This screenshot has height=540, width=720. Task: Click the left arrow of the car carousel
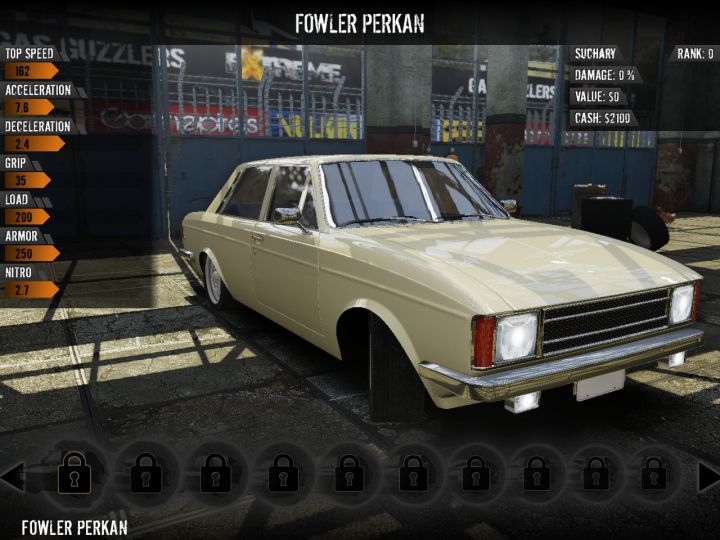pyautogui.click(x=12, y=476)
